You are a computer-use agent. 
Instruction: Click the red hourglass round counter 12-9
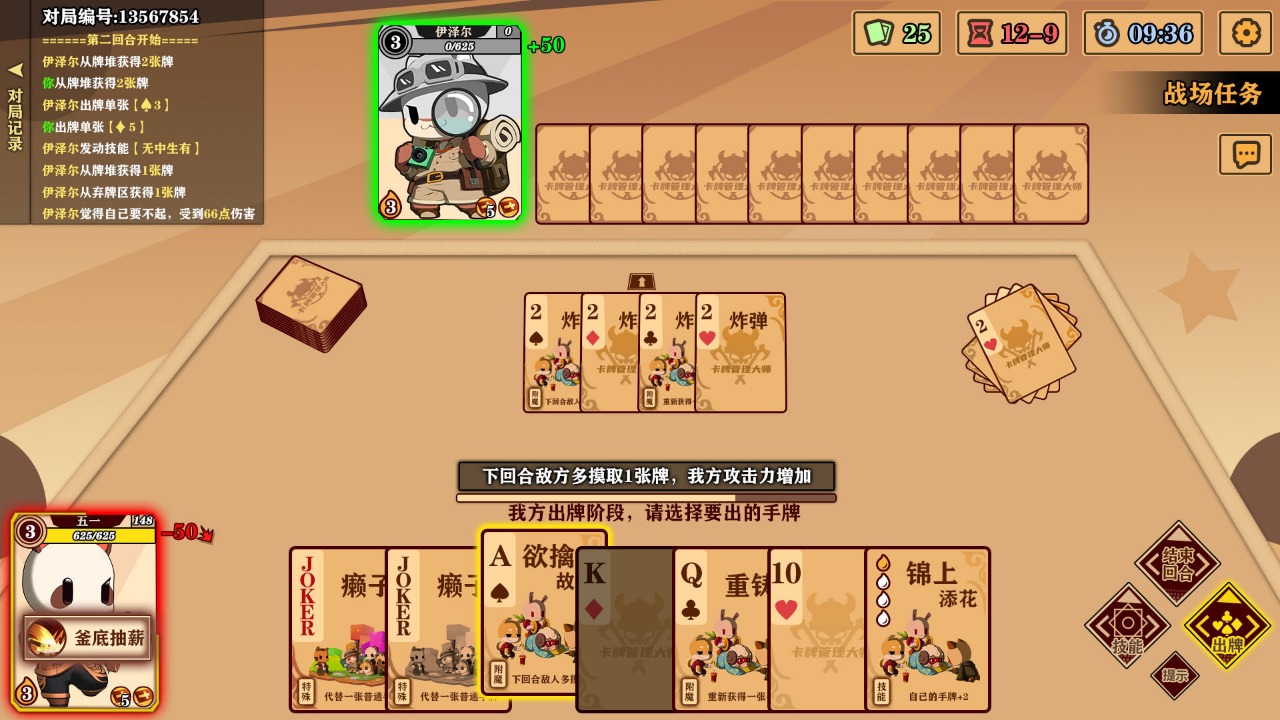1012,33
